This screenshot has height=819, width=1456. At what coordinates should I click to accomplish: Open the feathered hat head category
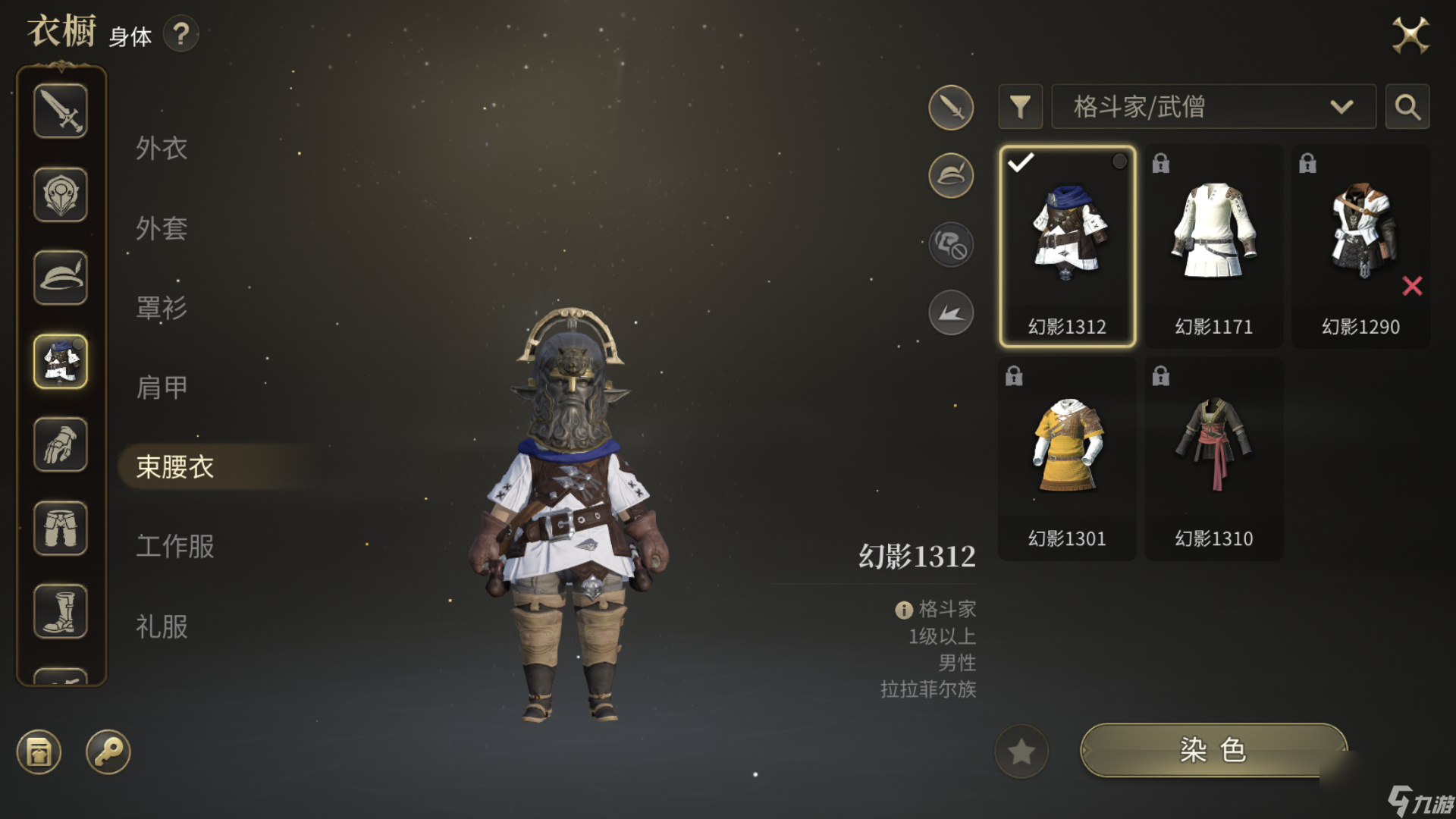tap(61, 278)
